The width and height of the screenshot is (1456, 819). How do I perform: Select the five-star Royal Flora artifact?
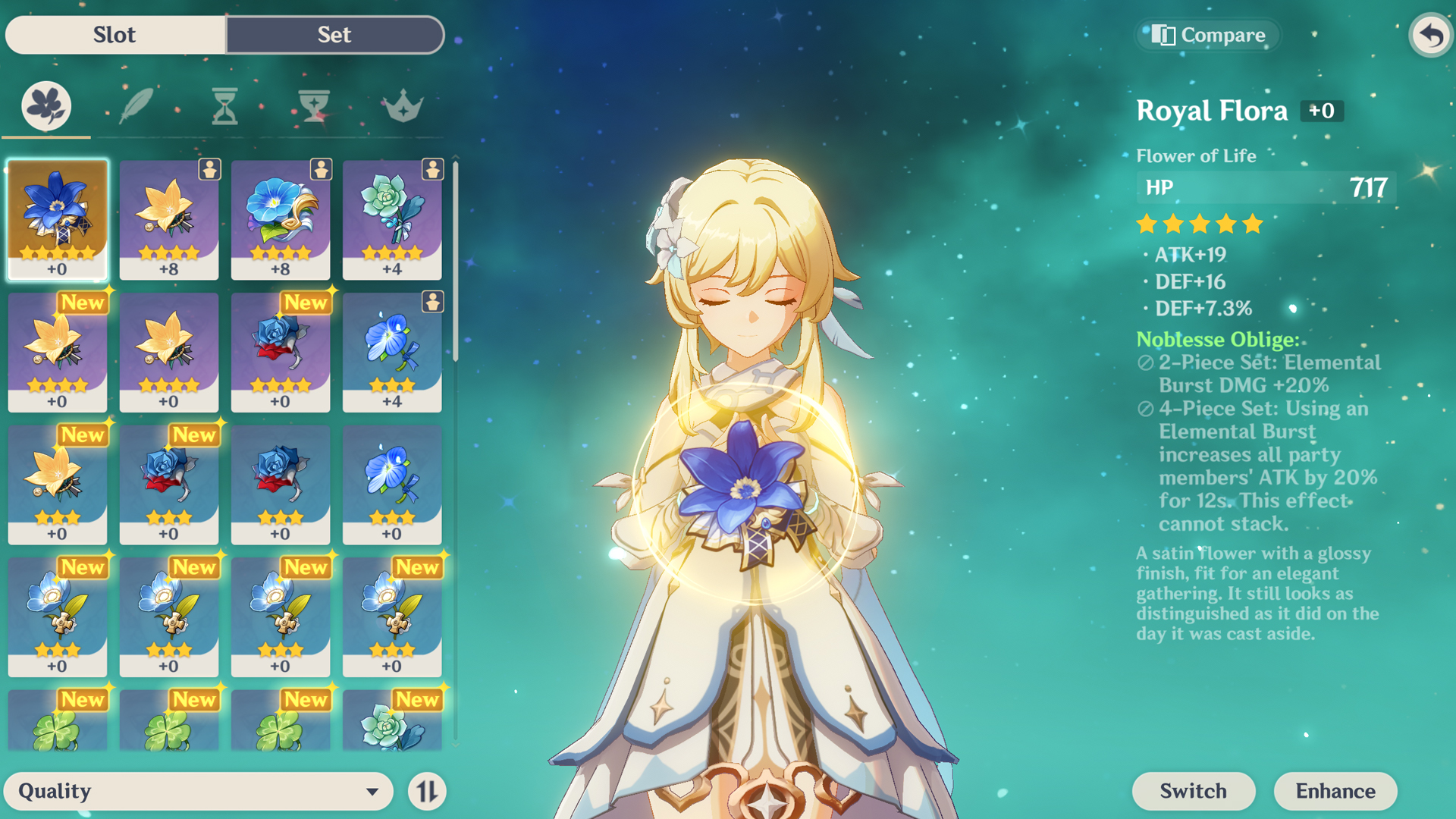58,219
